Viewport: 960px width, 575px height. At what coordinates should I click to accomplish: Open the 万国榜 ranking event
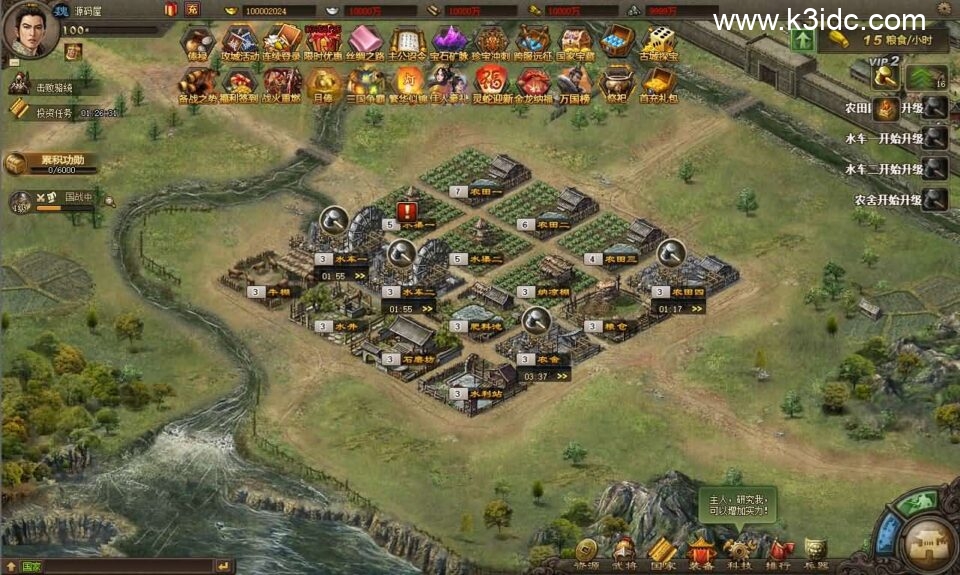coord(575,85)
